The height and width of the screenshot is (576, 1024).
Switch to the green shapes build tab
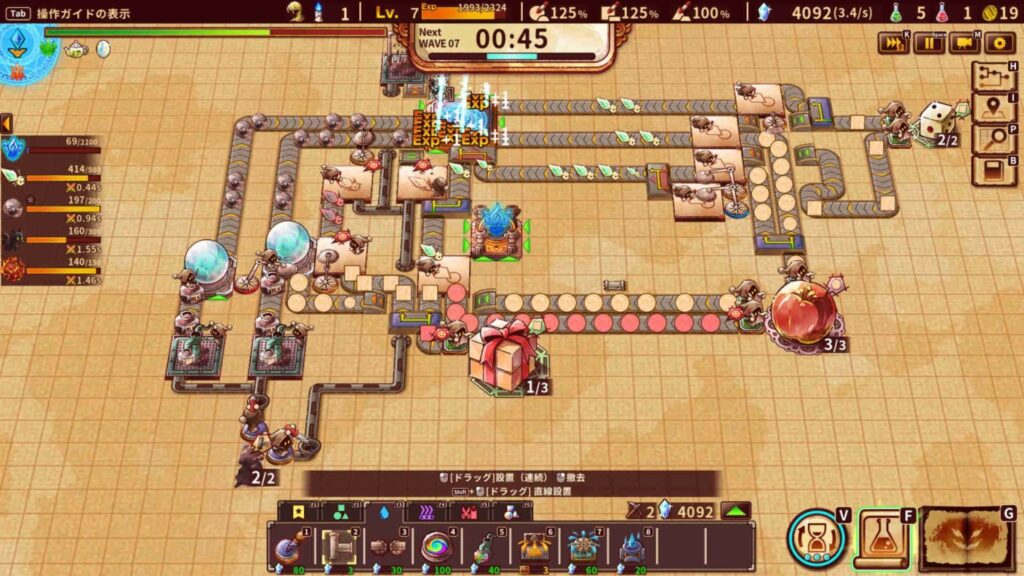[x=340, y=512]
